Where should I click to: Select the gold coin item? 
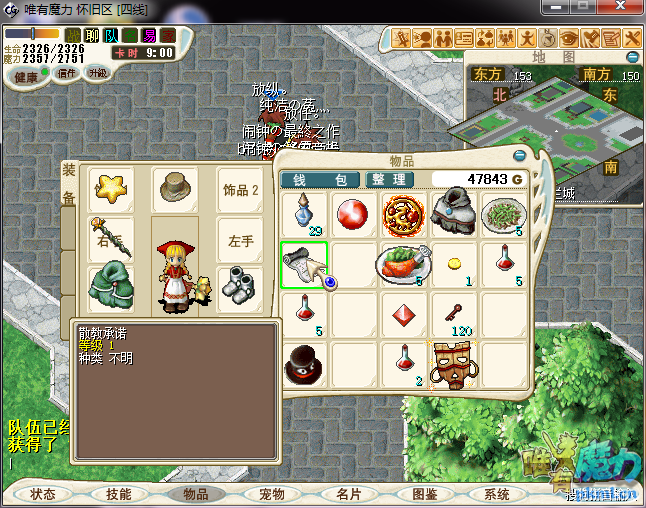point(455,264)
